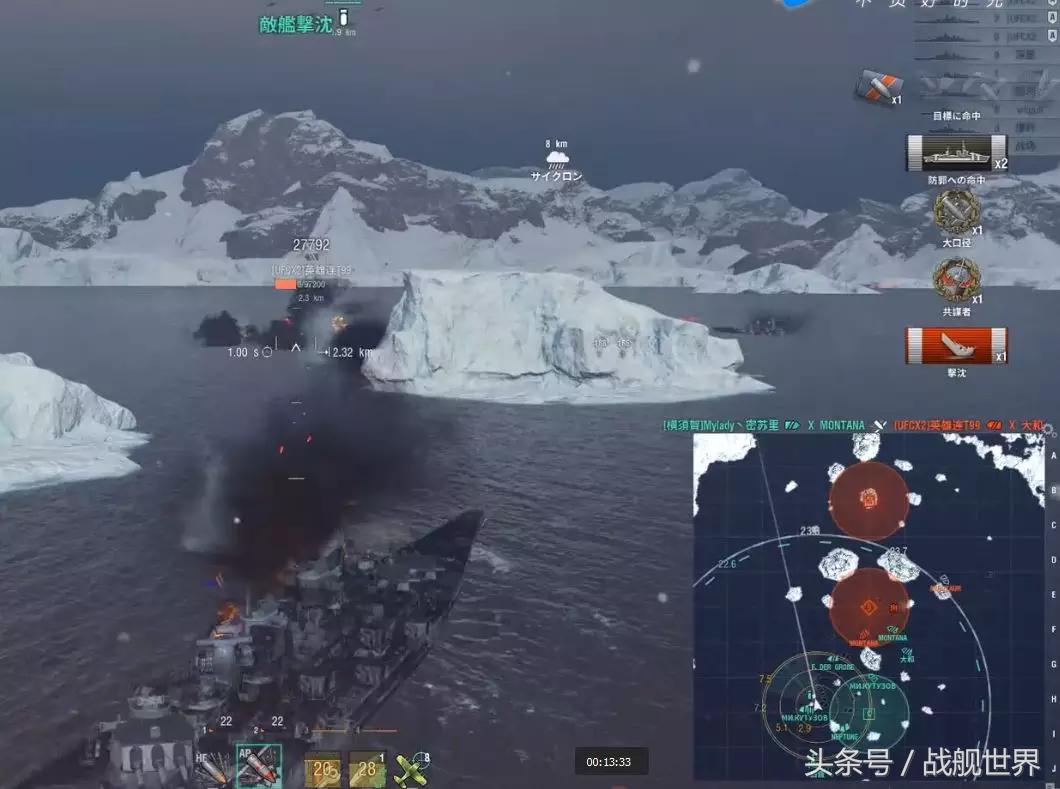Use the Repair Party consumable
This screenshot has width=1060, height=789.
(x=367, y=768)
